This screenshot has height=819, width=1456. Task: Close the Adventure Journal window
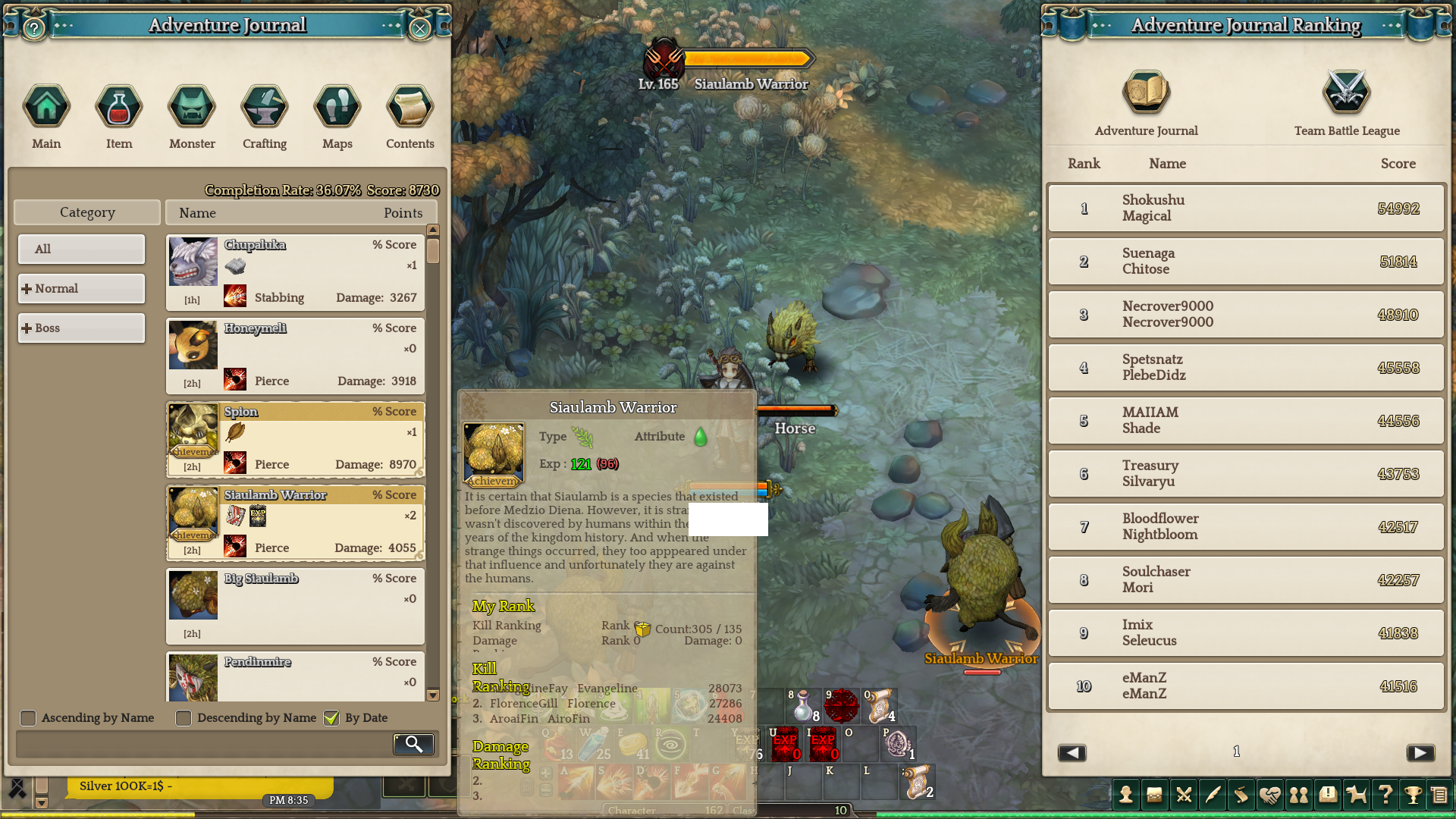(419, 29)
